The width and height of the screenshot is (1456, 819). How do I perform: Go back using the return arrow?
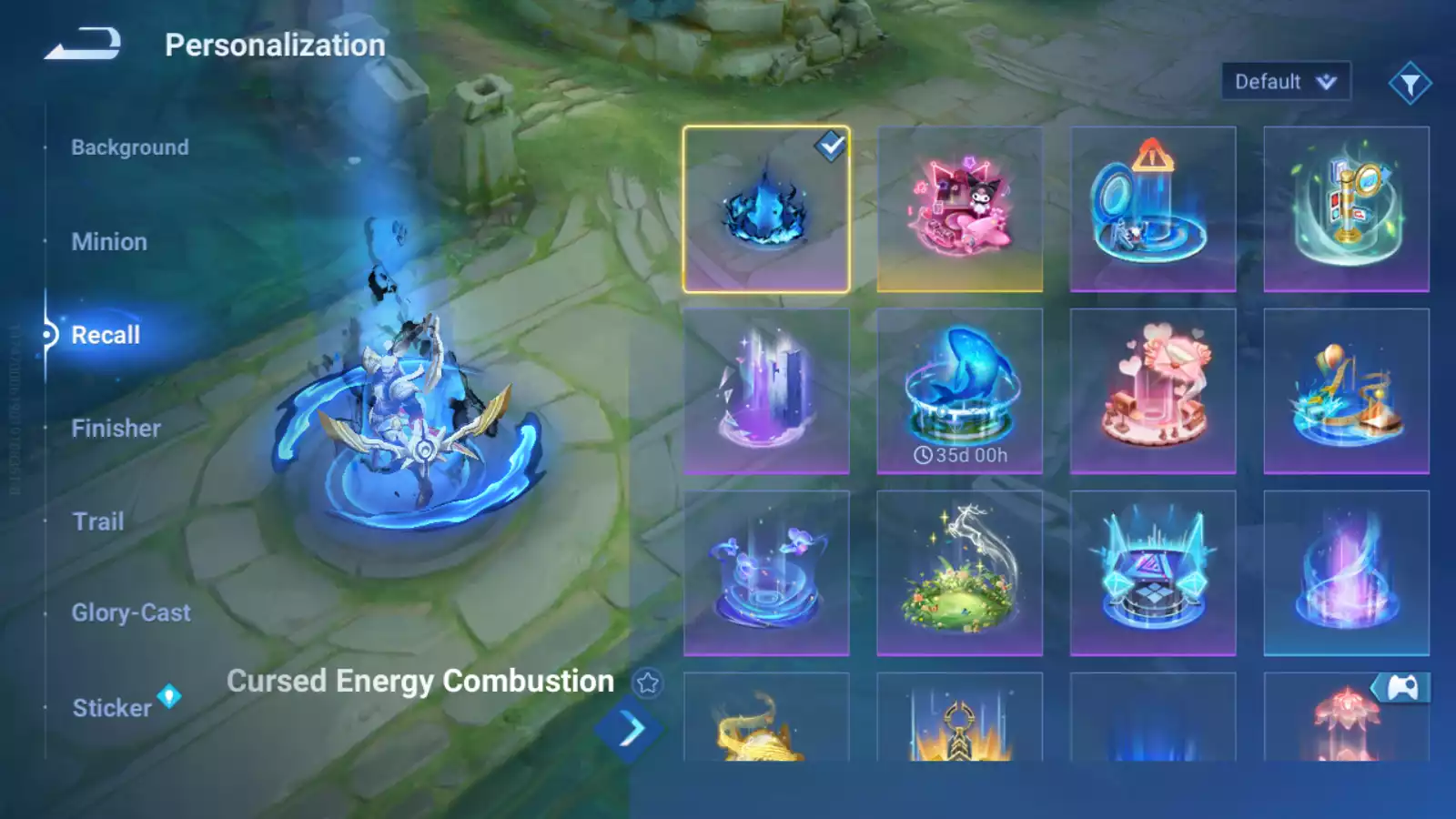click(x=83, y=44)
